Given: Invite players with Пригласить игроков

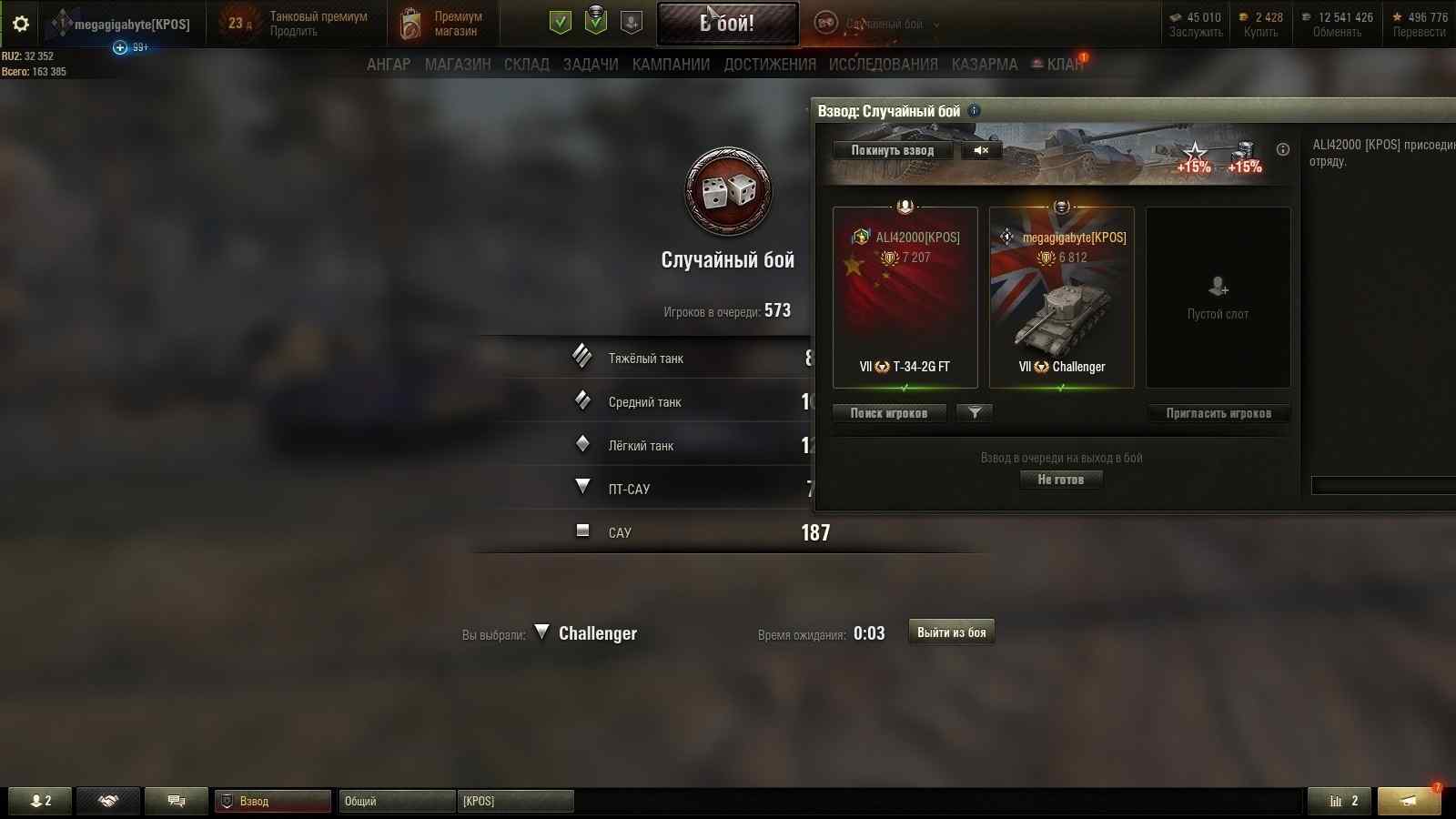Looking at the screenshot, I should click(1218, 413).
